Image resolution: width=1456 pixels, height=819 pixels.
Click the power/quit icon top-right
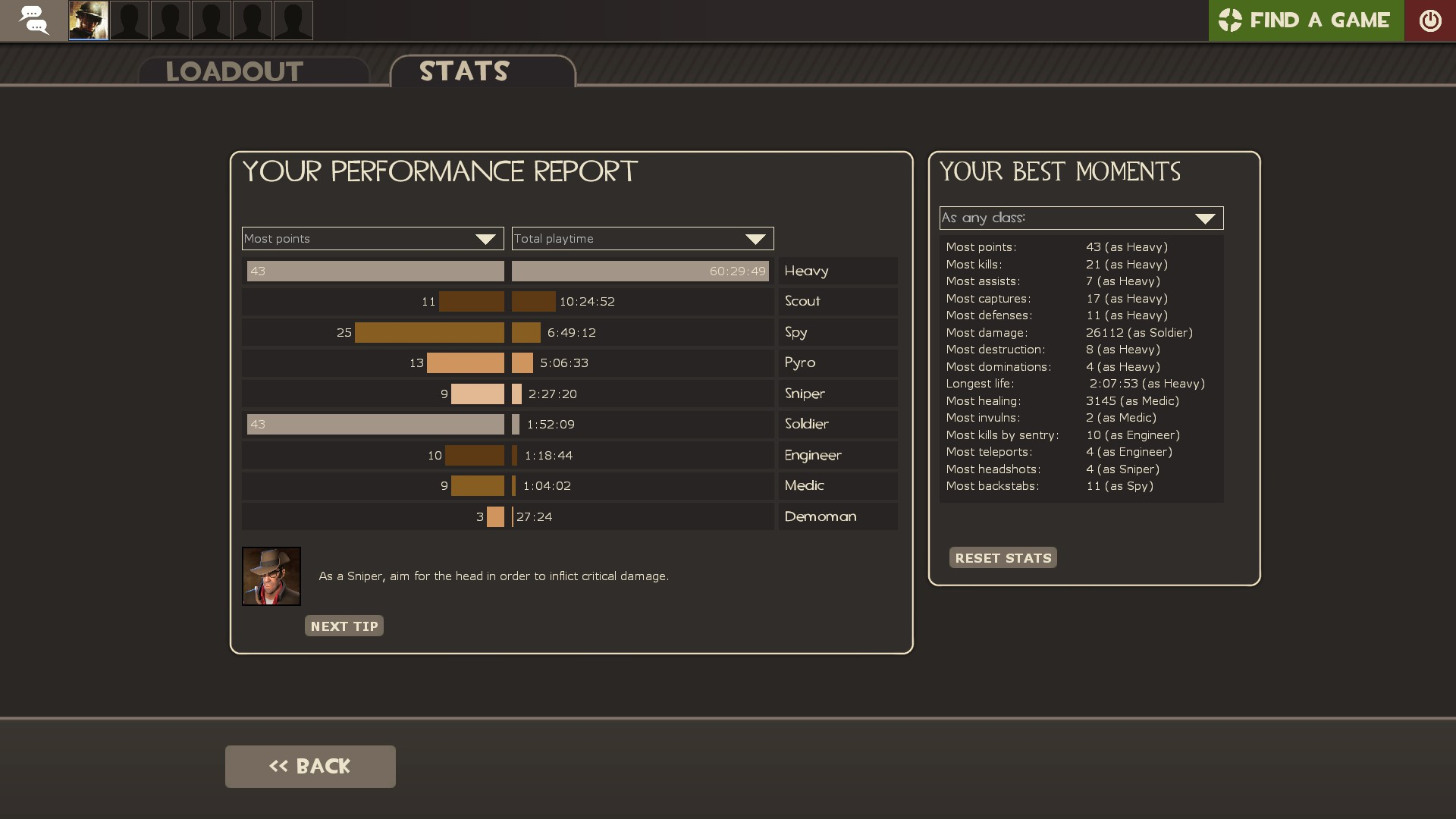coord(1431,20)
